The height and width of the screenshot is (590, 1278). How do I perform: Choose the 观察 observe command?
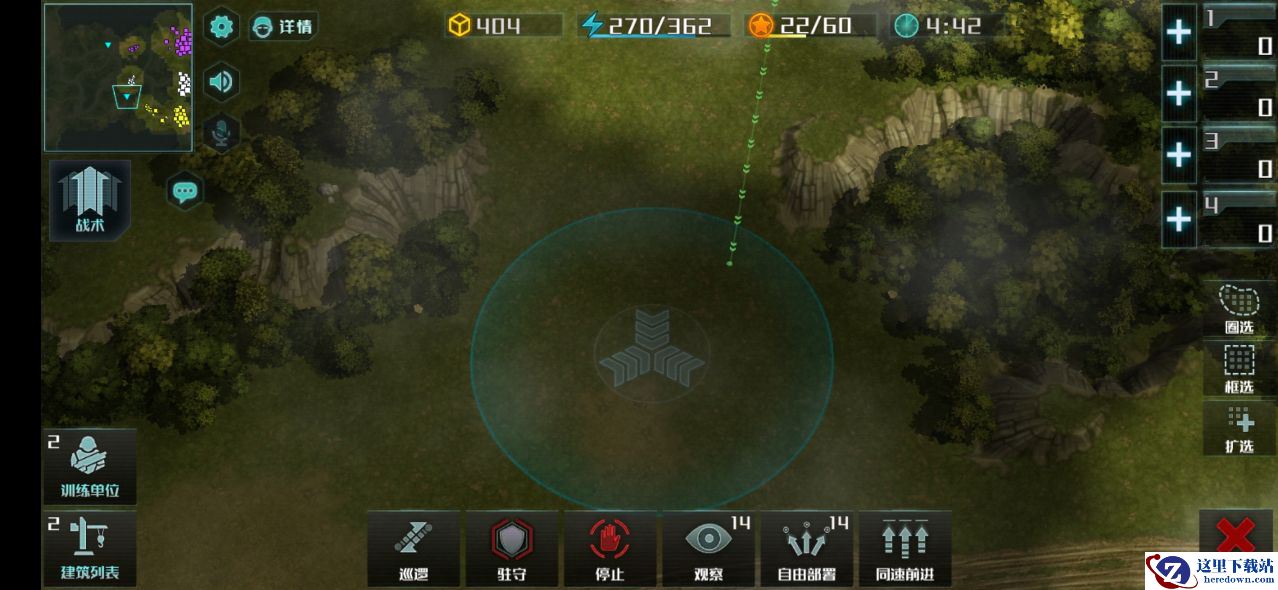(x=708, y=548)
